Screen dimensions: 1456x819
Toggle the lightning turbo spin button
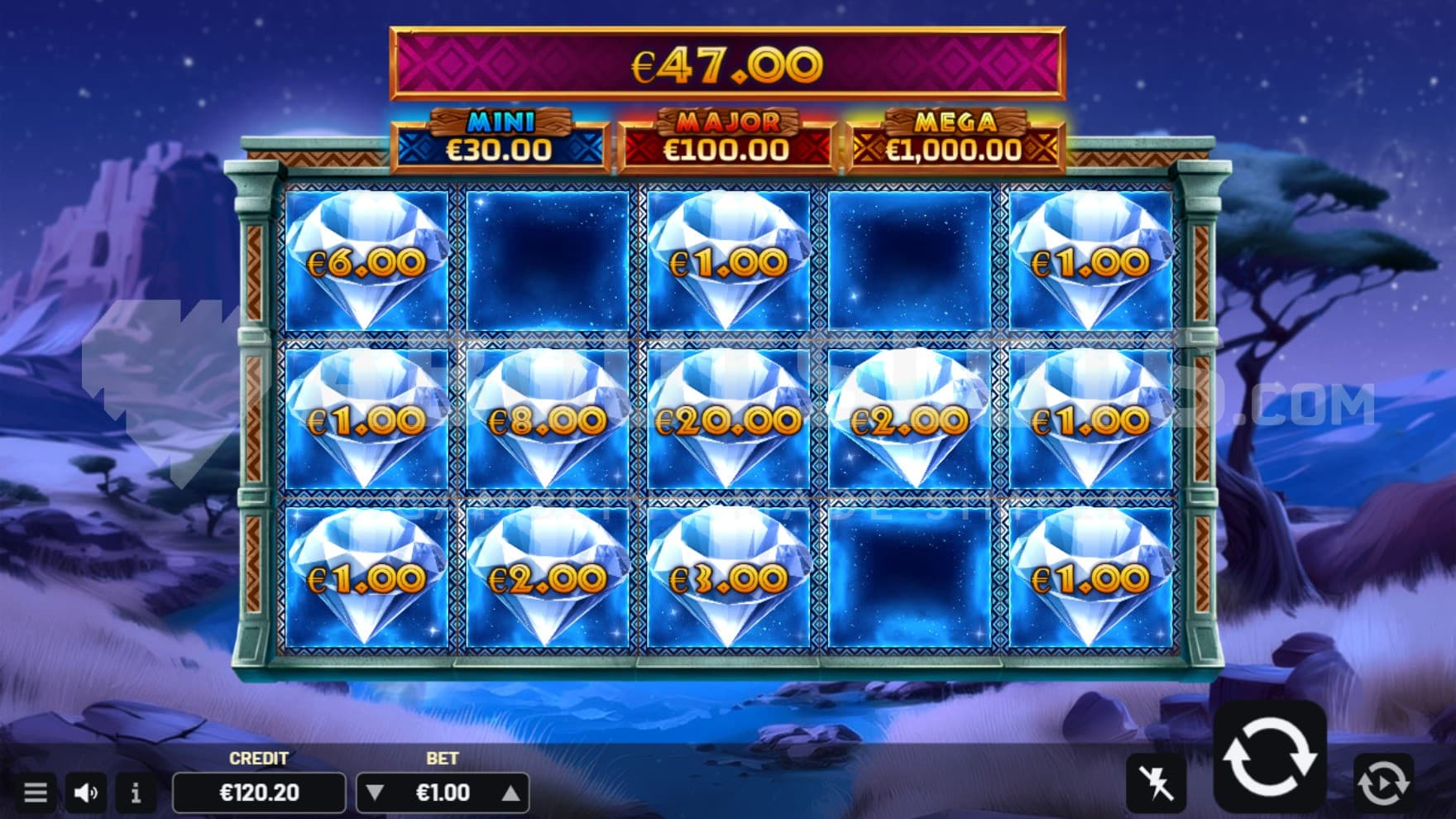[1156, 782]
